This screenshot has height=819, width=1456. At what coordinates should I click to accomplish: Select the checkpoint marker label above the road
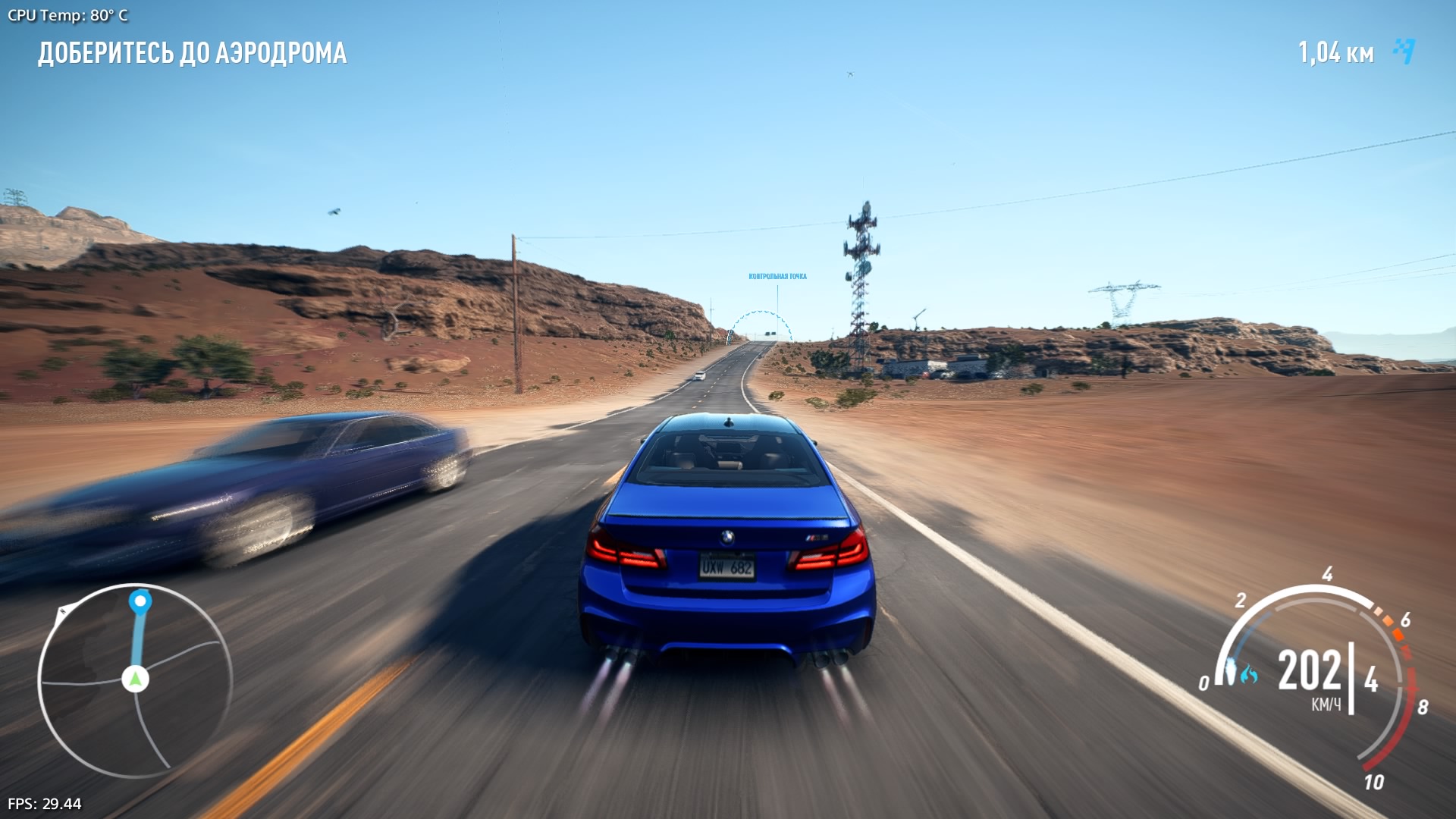[777, 277]
